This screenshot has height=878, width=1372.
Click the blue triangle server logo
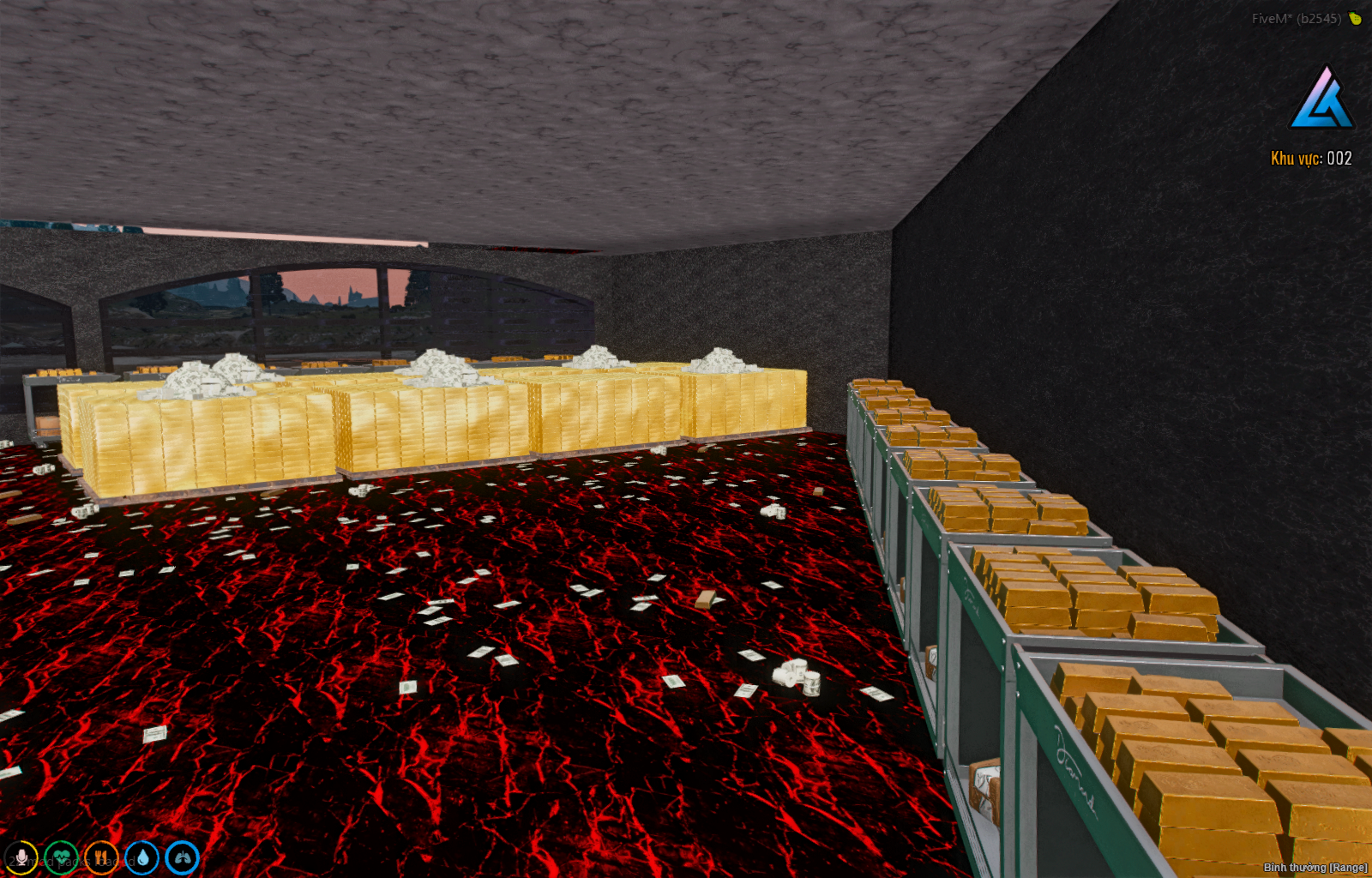click(1321, 99)
